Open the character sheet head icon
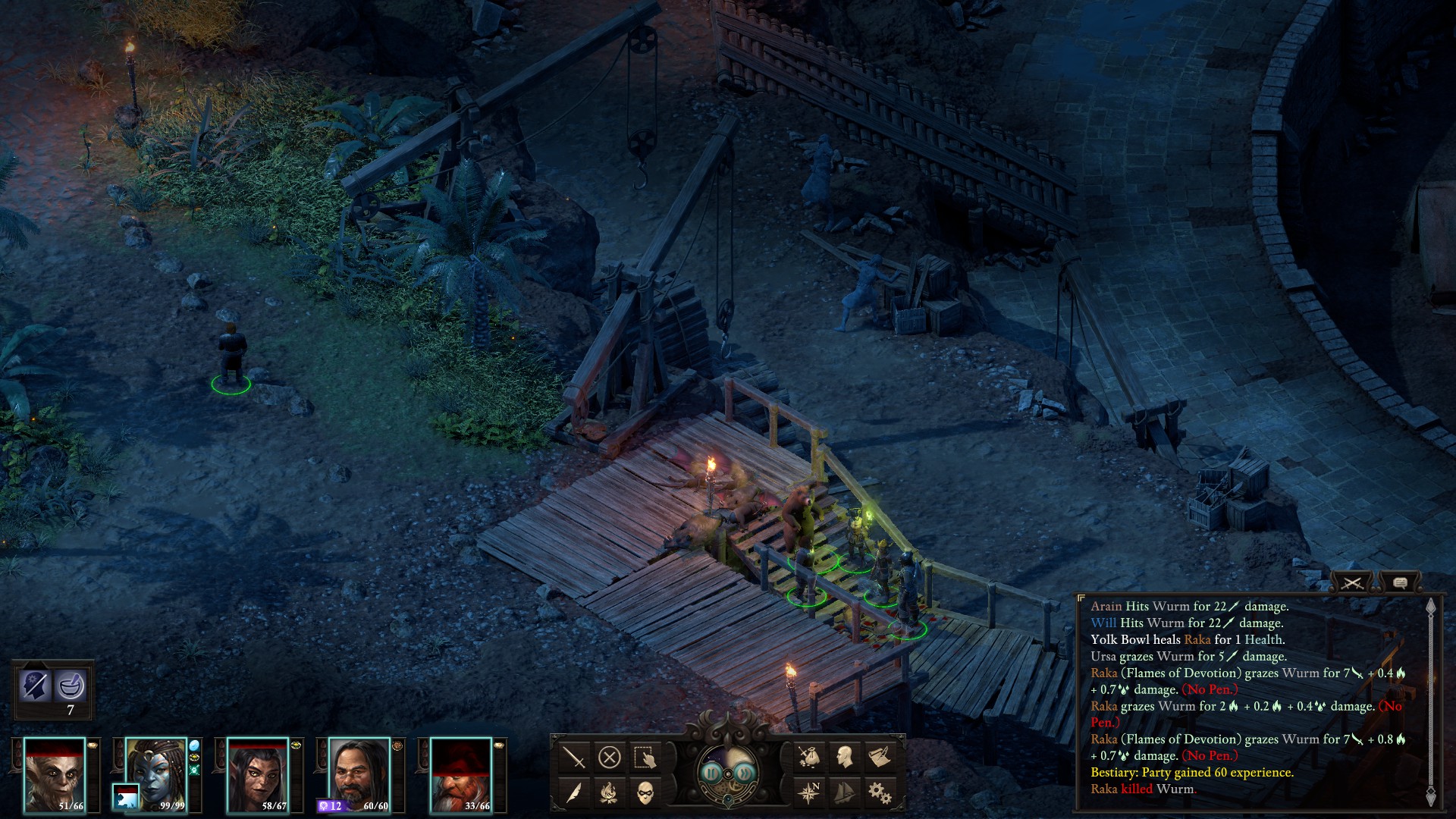This screenshot has width=1456, height=819. 844,756
